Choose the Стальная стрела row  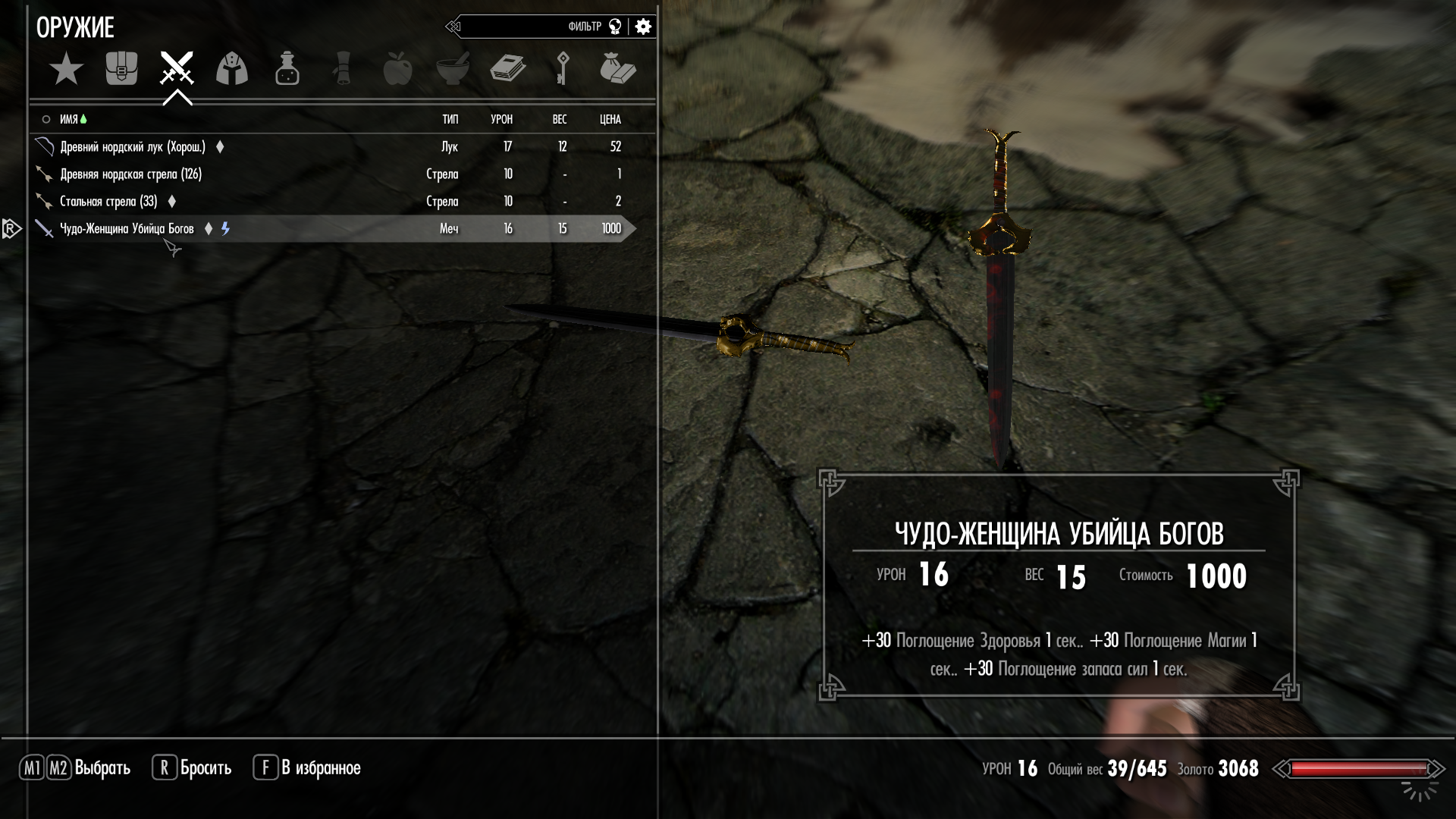click(x=108, y=201)
